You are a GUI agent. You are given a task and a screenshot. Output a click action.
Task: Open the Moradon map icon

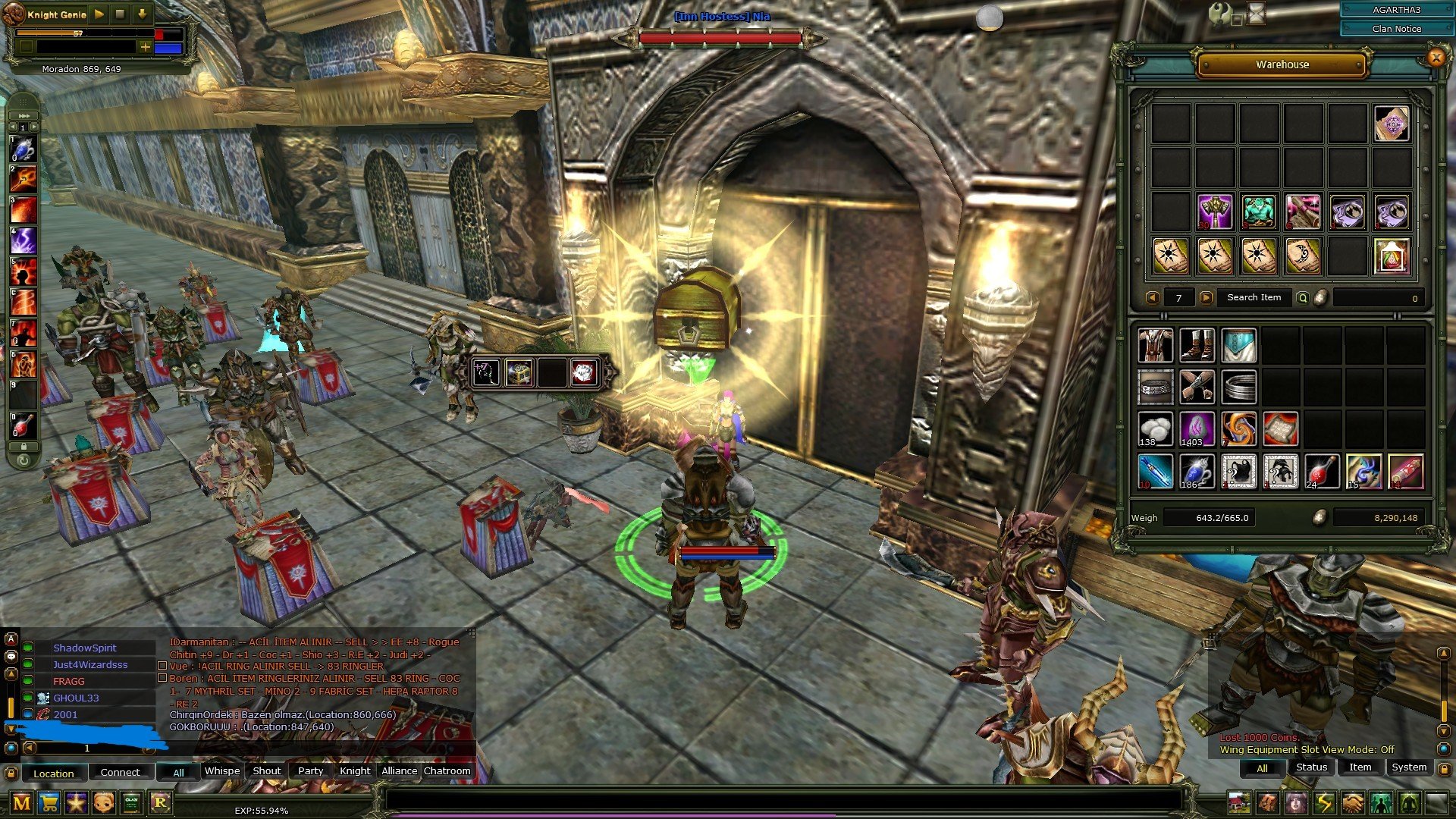point(21,802)
